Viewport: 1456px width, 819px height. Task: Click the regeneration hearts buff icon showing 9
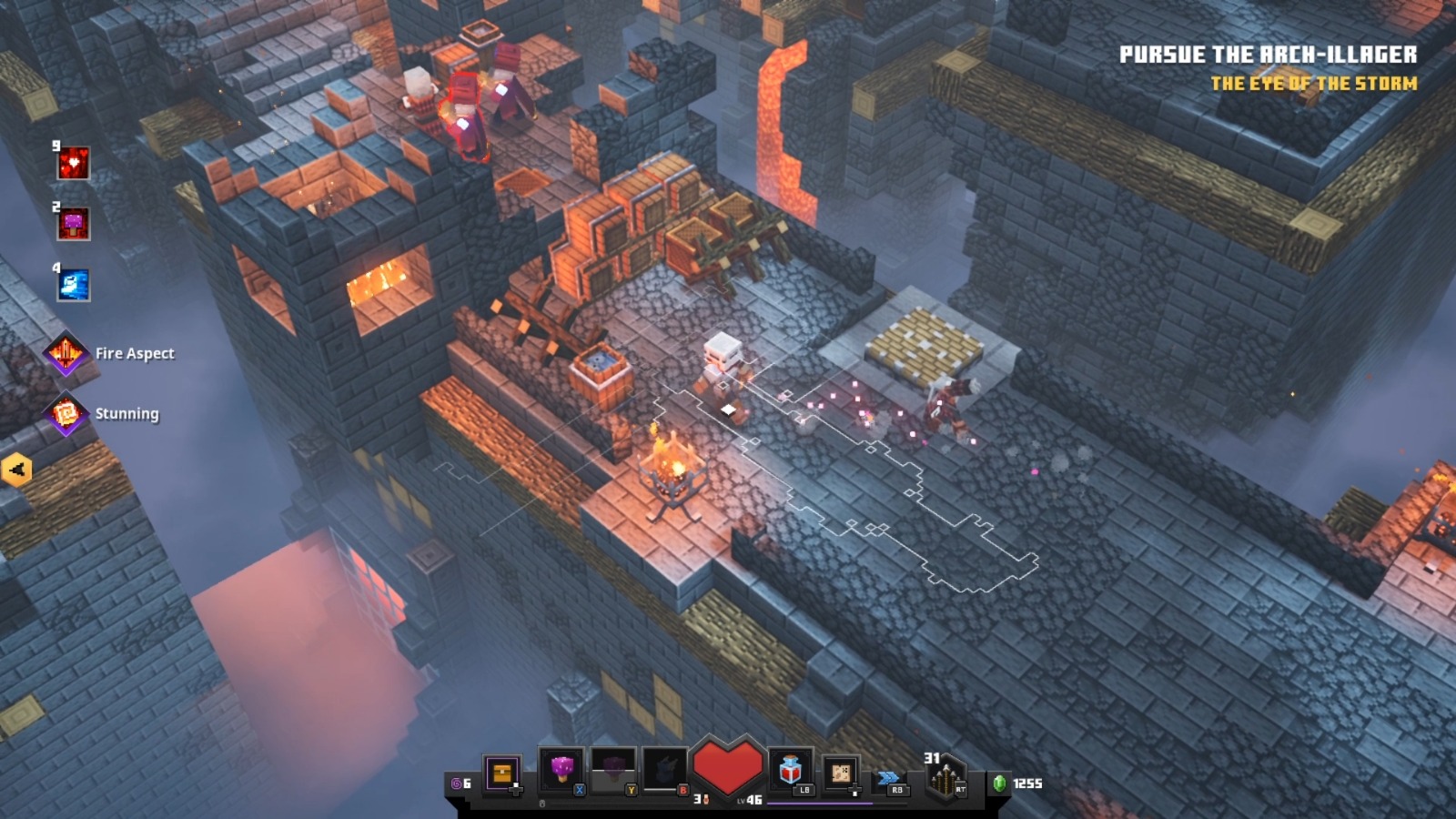(x=73, y=164)
